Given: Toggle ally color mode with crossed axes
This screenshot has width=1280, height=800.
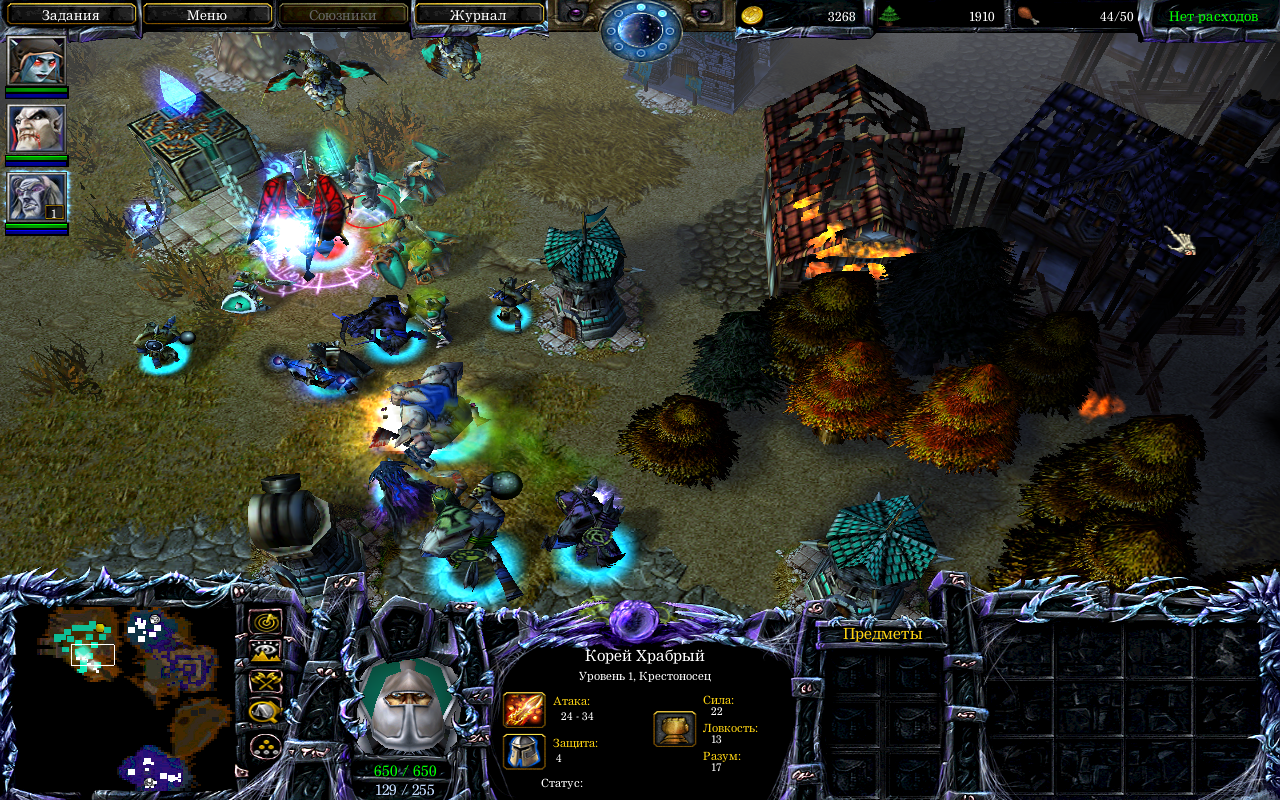Looking at the screenshot, I should pos(265,682).
